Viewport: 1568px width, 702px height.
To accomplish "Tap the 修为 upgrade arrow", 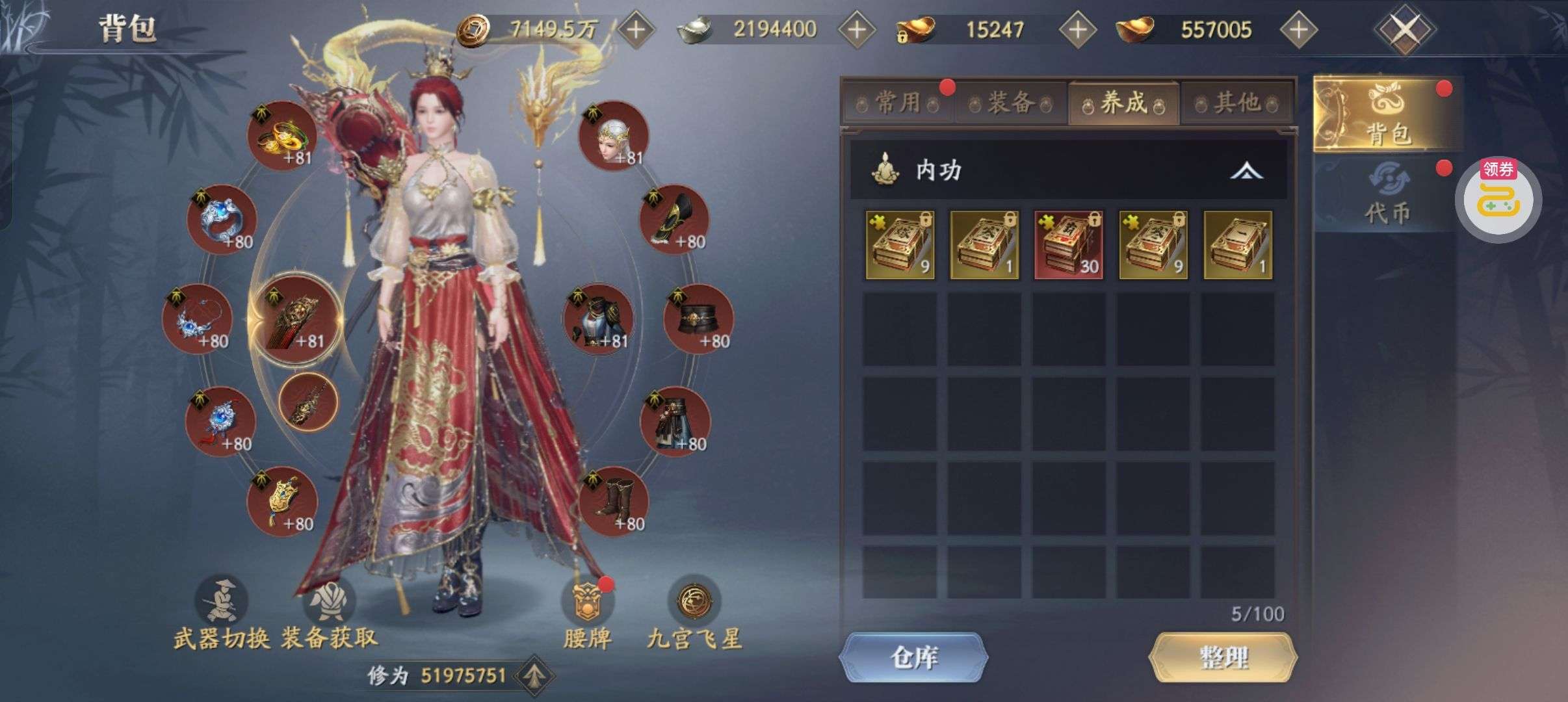I will [x=534, y=675].
